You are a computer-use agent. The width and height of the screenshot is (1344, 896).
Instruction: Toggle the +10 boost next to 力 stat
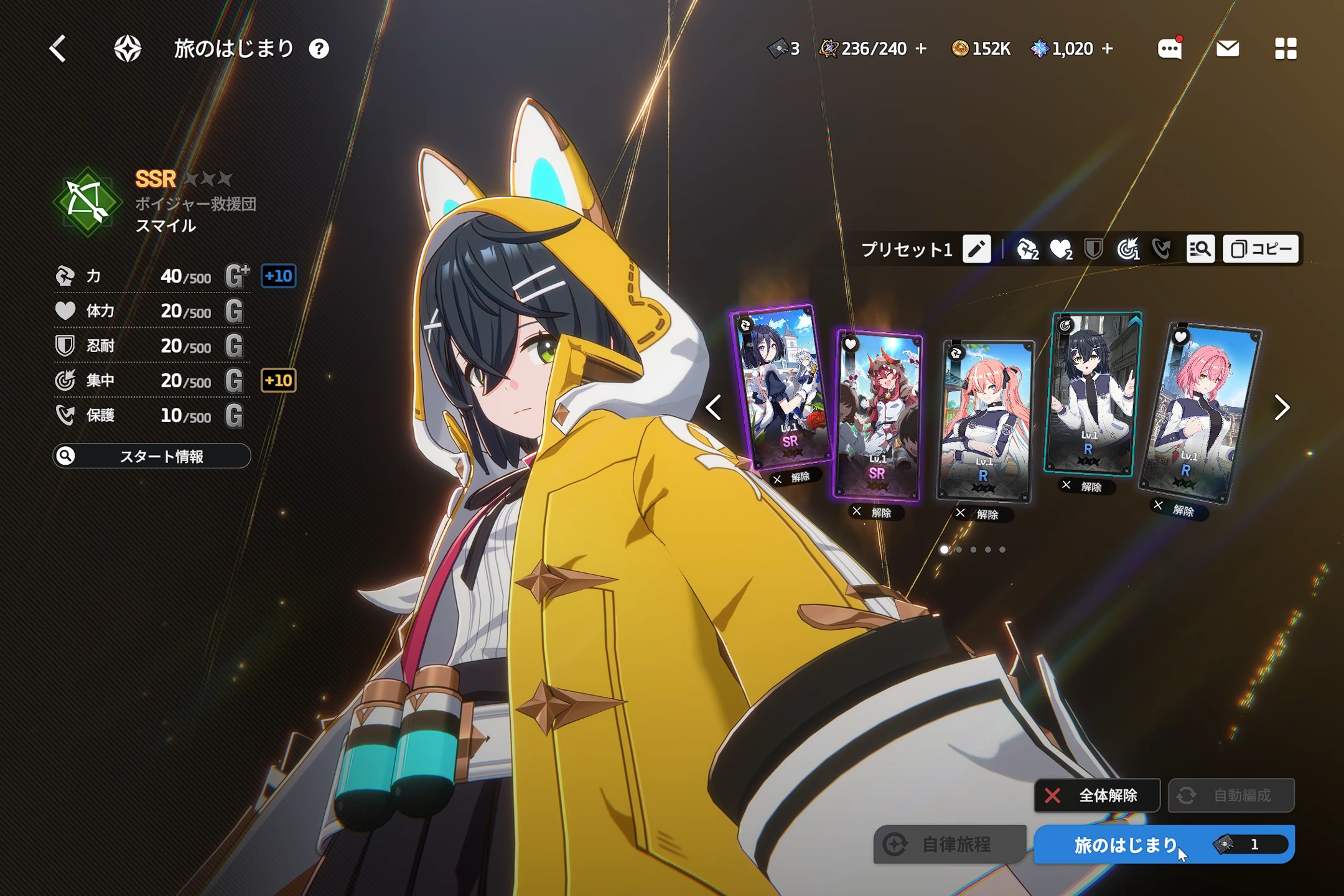click(279, 278)
